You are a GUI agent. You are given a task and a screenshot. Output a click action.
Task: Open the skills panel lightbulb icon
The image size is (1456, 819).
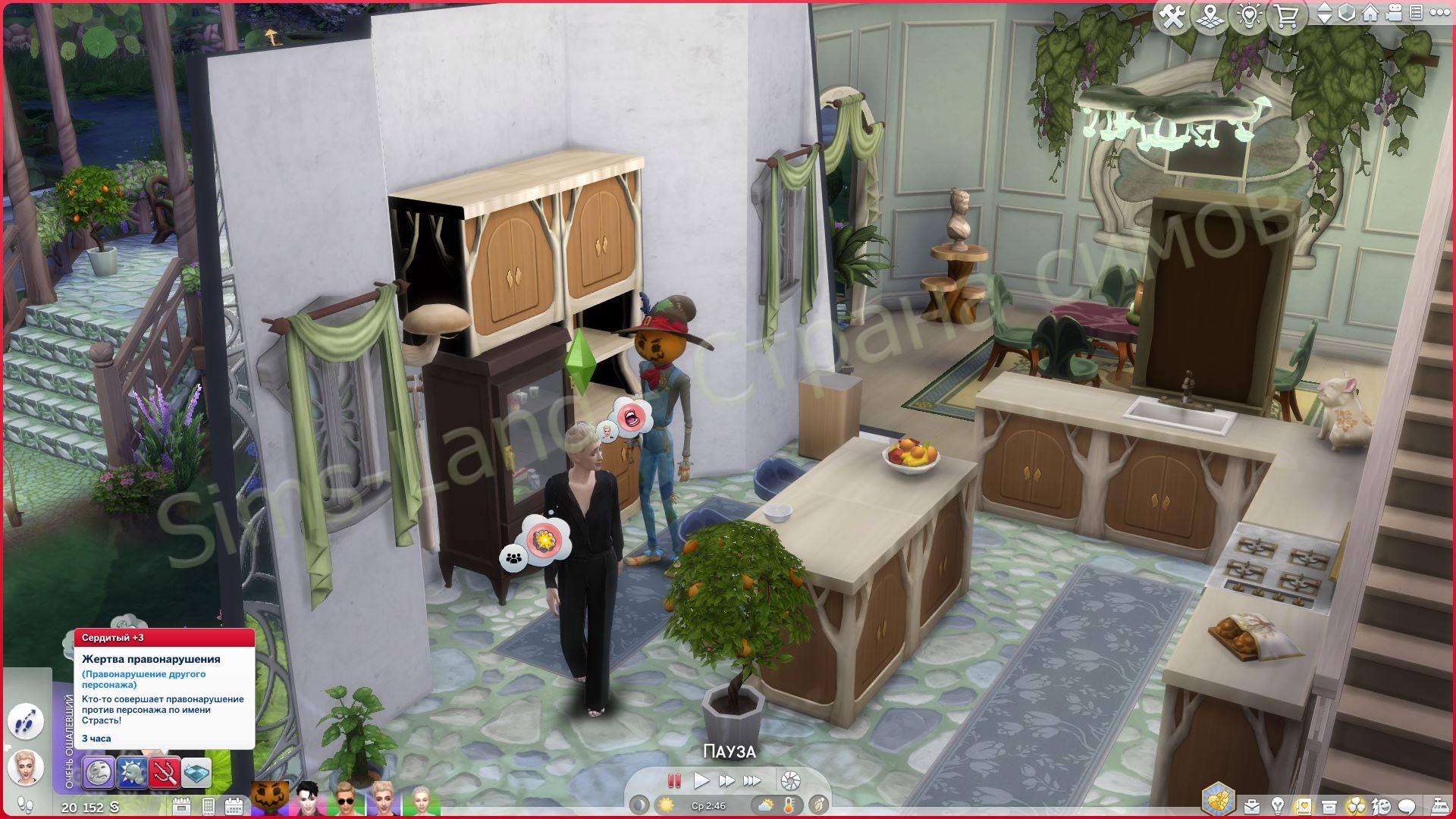click(1278, 806)
